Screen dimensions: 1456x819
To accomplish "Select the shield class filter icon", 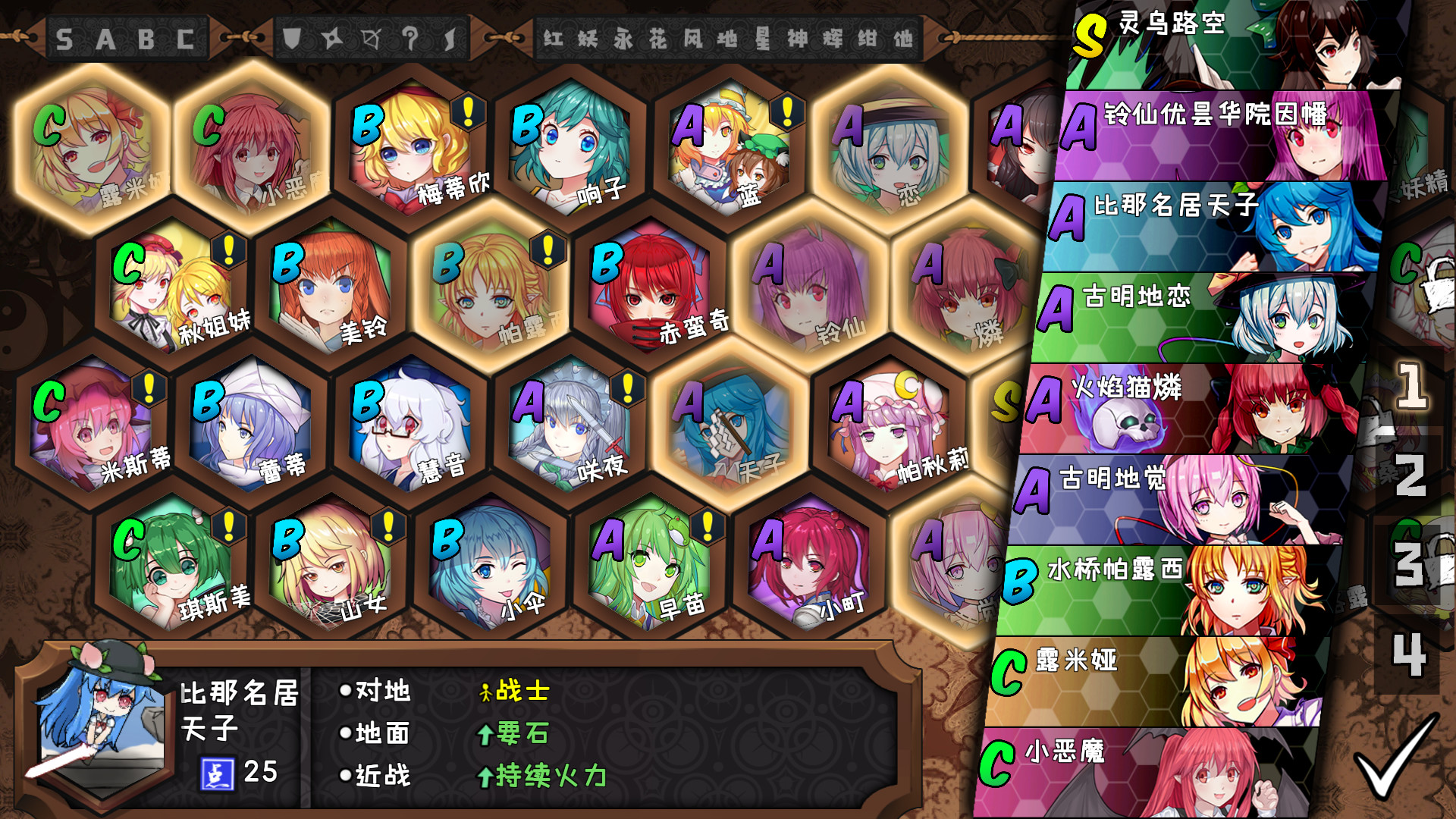I will (x=292, y=36).
